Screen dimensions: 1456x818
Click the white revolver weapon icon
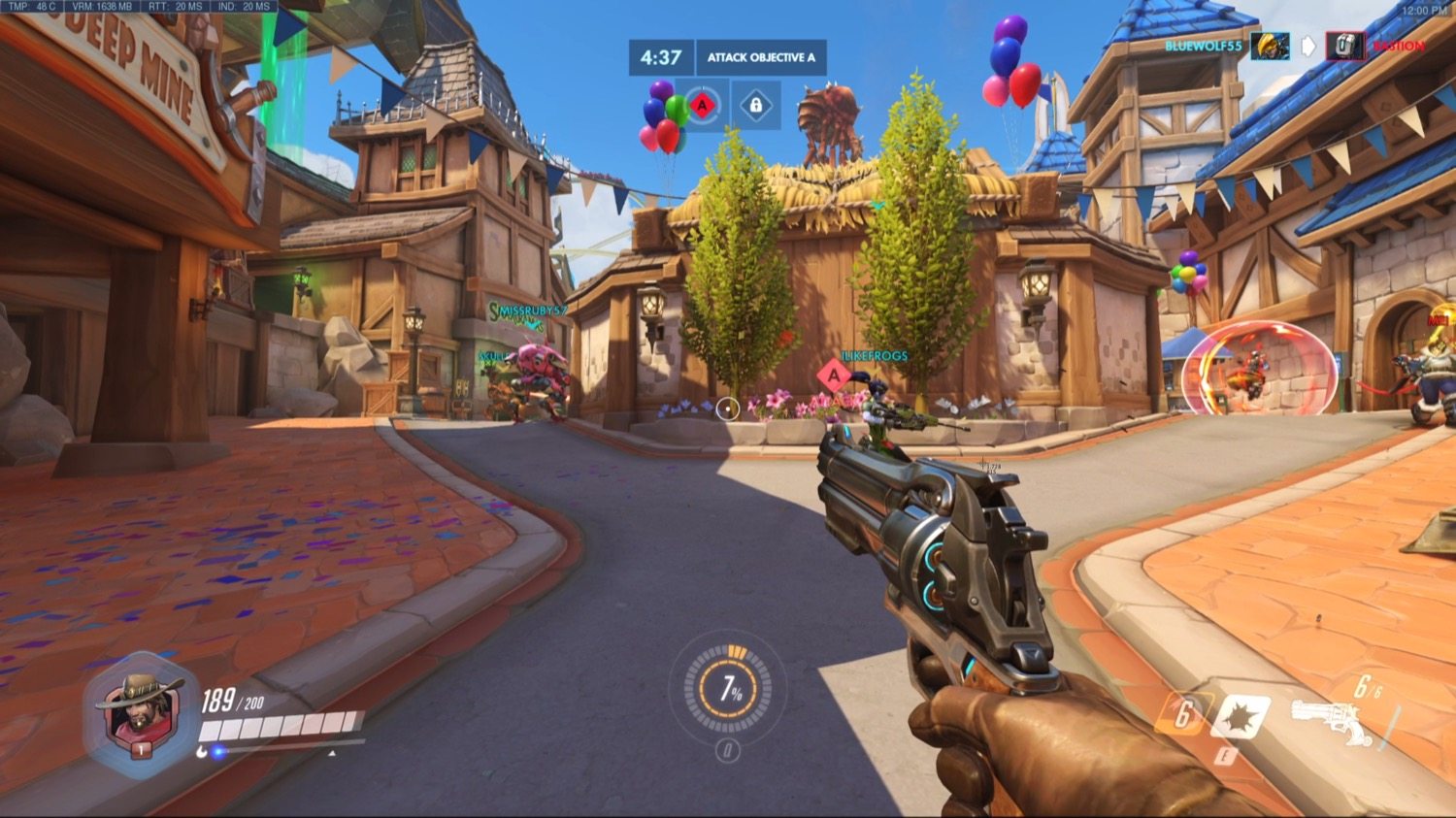pos(1332,721)
